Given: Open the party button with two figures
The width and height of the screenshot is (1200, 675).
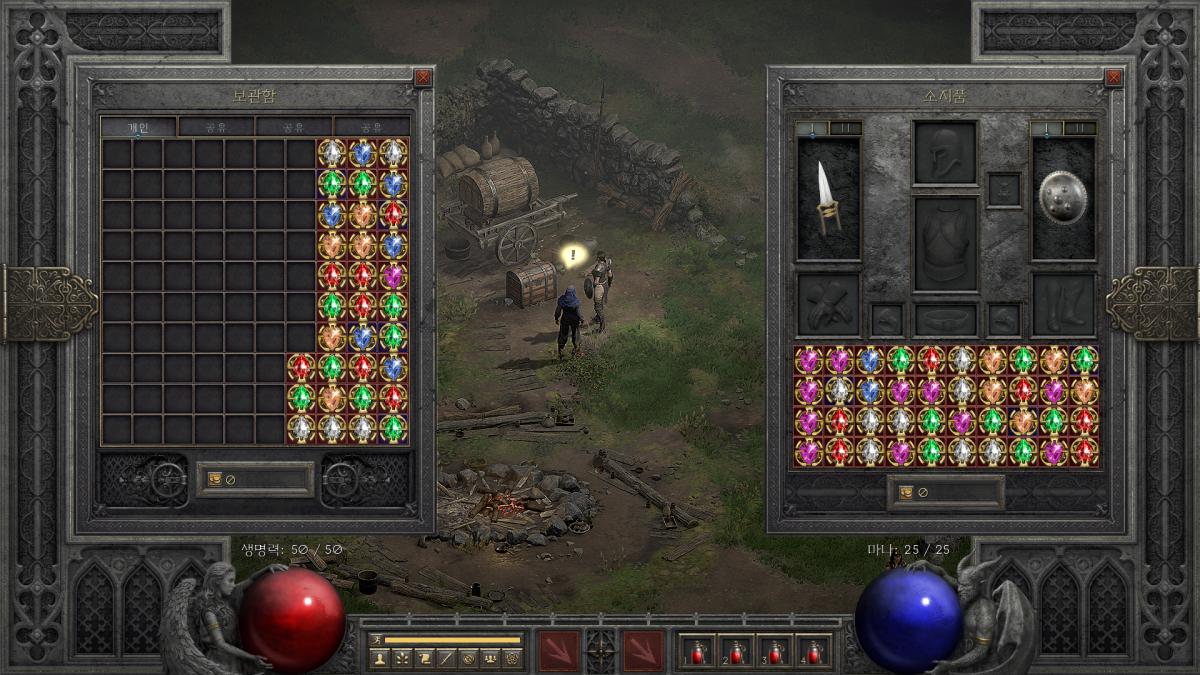Looking at the screenshot, I should [x=490, y=658].
